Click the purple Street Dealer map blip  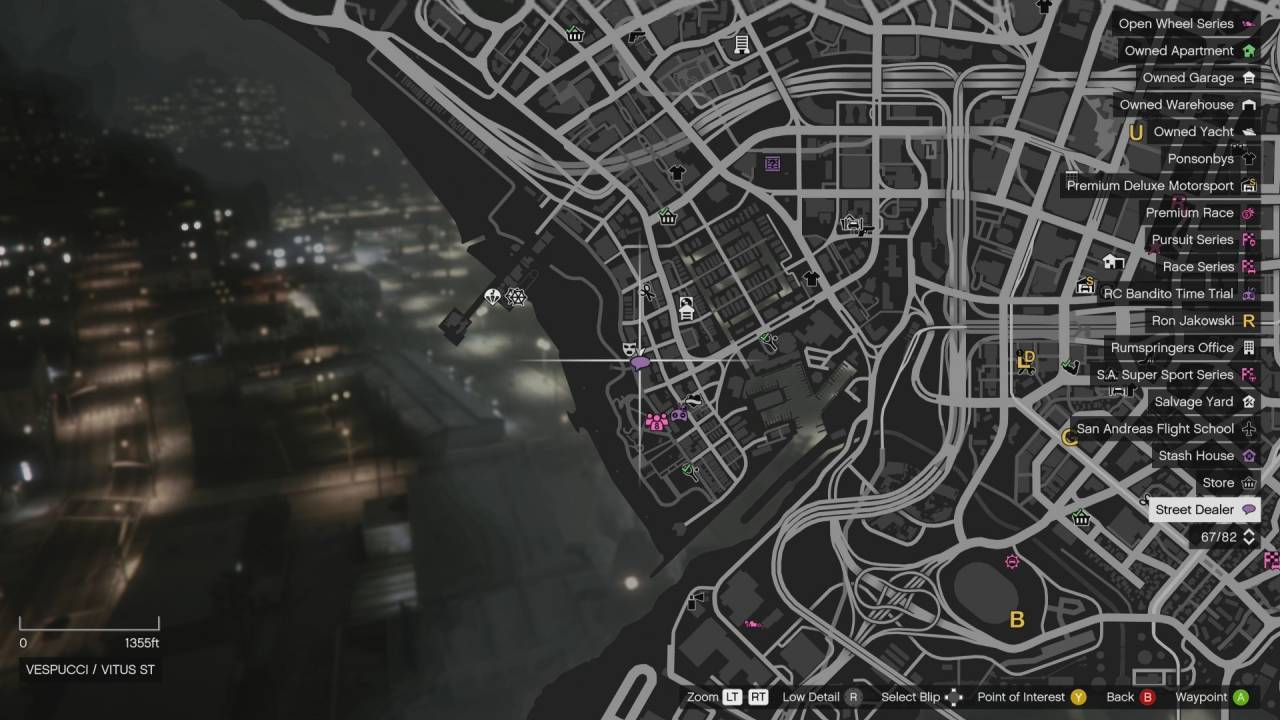click(640, 362)
